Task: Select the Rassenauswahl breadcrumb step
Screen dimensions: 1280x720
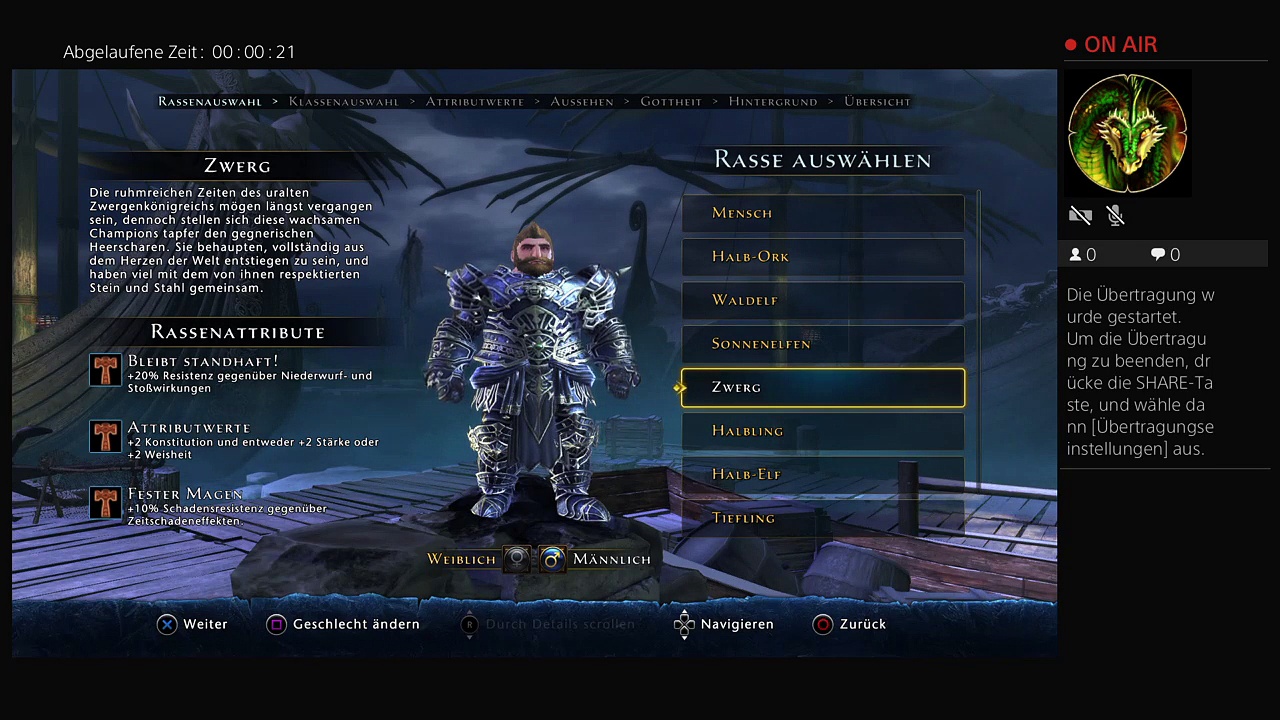Action: (x=210, y=102)
